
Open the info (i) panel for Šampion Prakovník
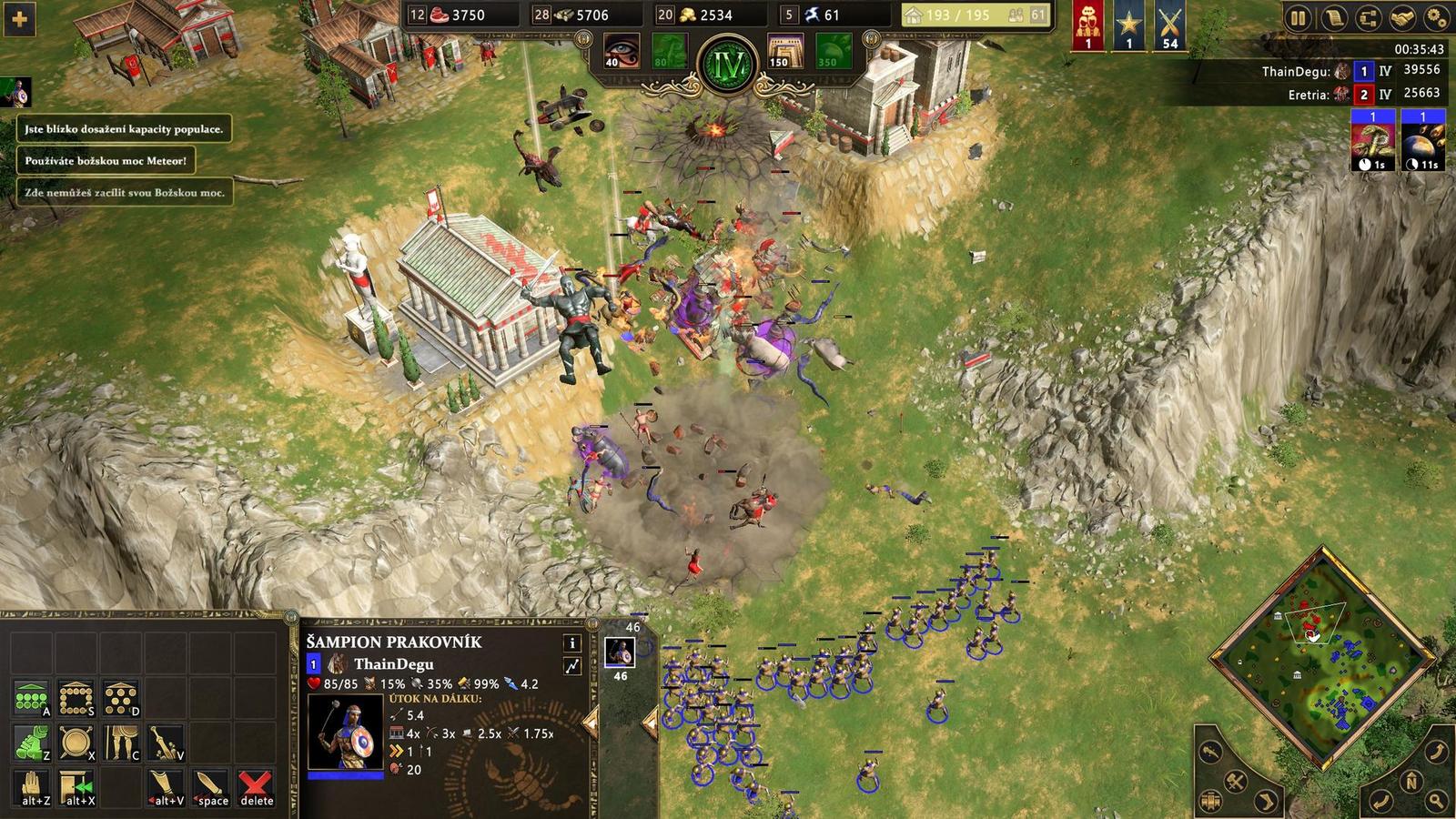pos(571,643)
